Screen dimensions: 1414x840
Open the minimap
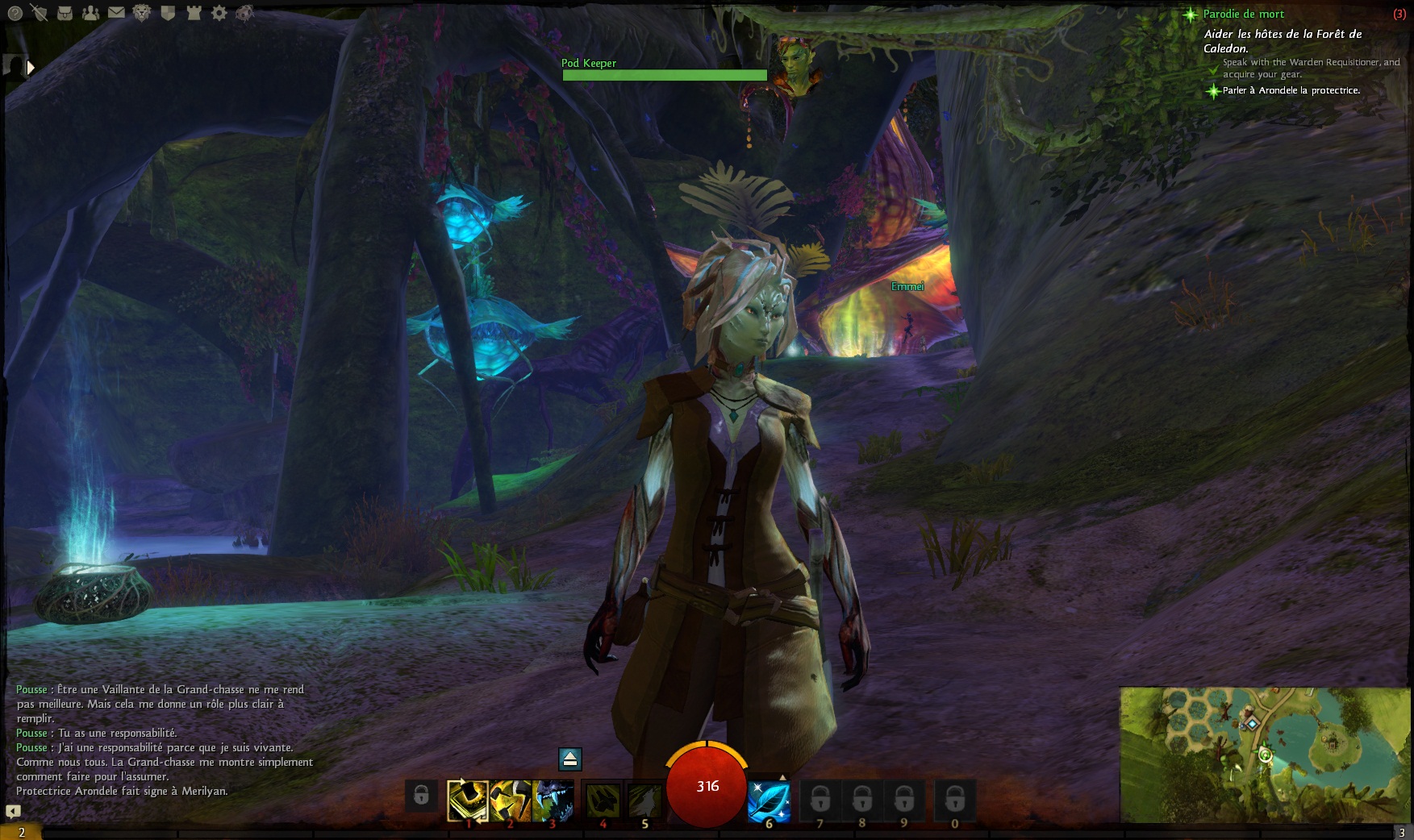point(1265,755)
